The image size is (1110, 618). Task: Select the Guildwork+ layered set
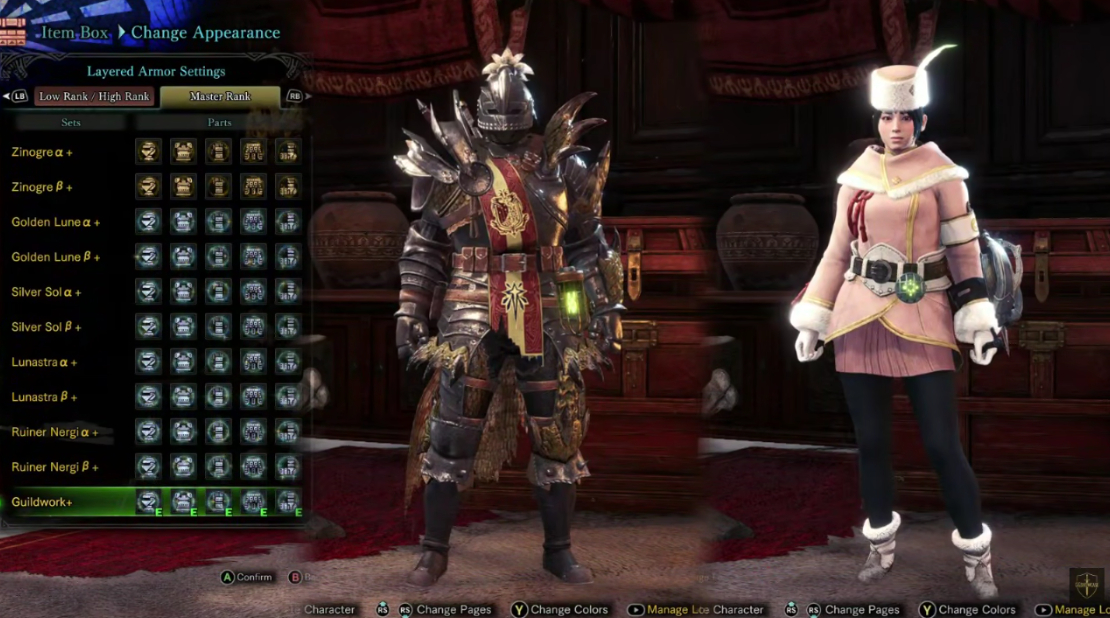pyautogui.click(x=42, y=501)
